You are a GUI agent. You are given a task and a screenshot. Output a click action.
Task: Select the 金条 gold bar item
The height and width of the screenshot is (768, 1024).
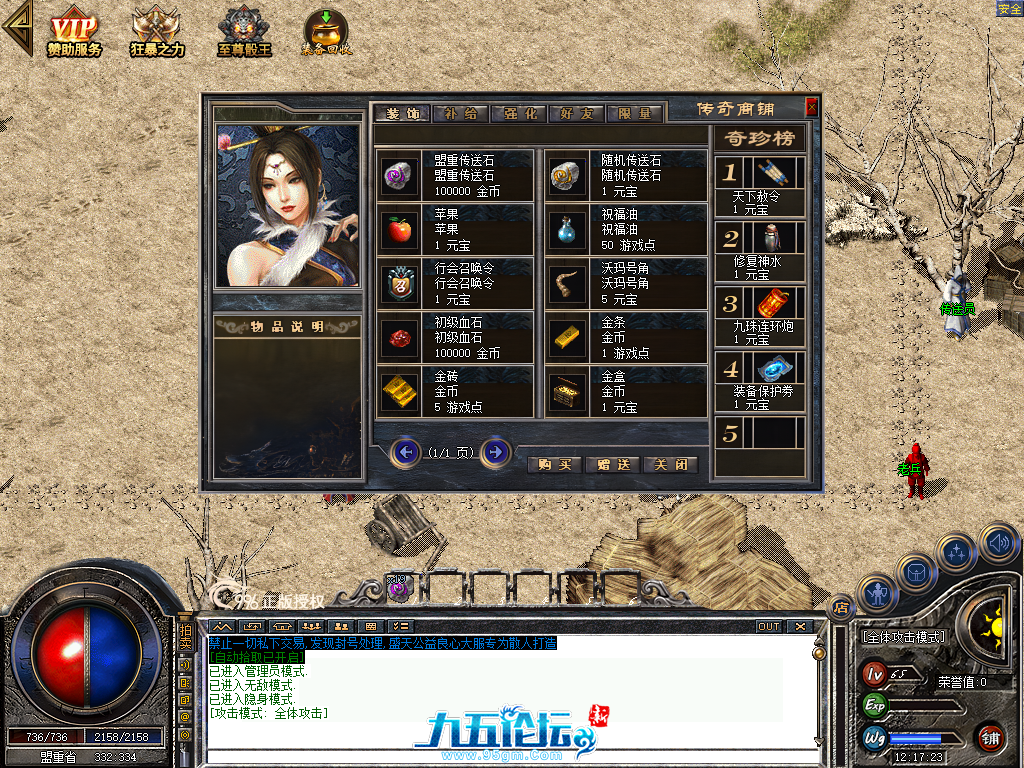(x=567, y=338)
